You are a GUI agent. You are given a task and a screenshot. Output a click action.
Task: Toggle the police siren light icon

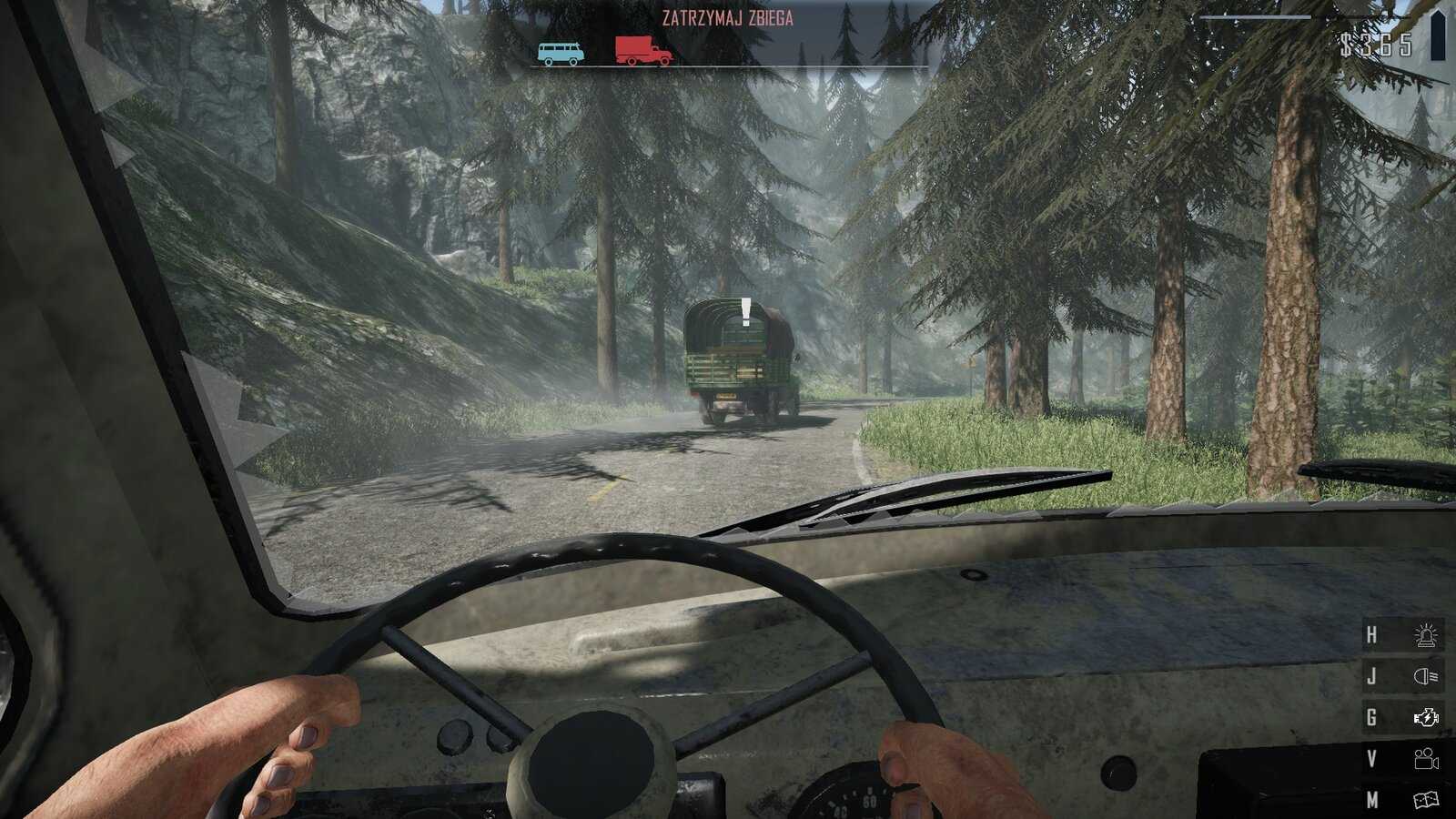pos(1425,634)
